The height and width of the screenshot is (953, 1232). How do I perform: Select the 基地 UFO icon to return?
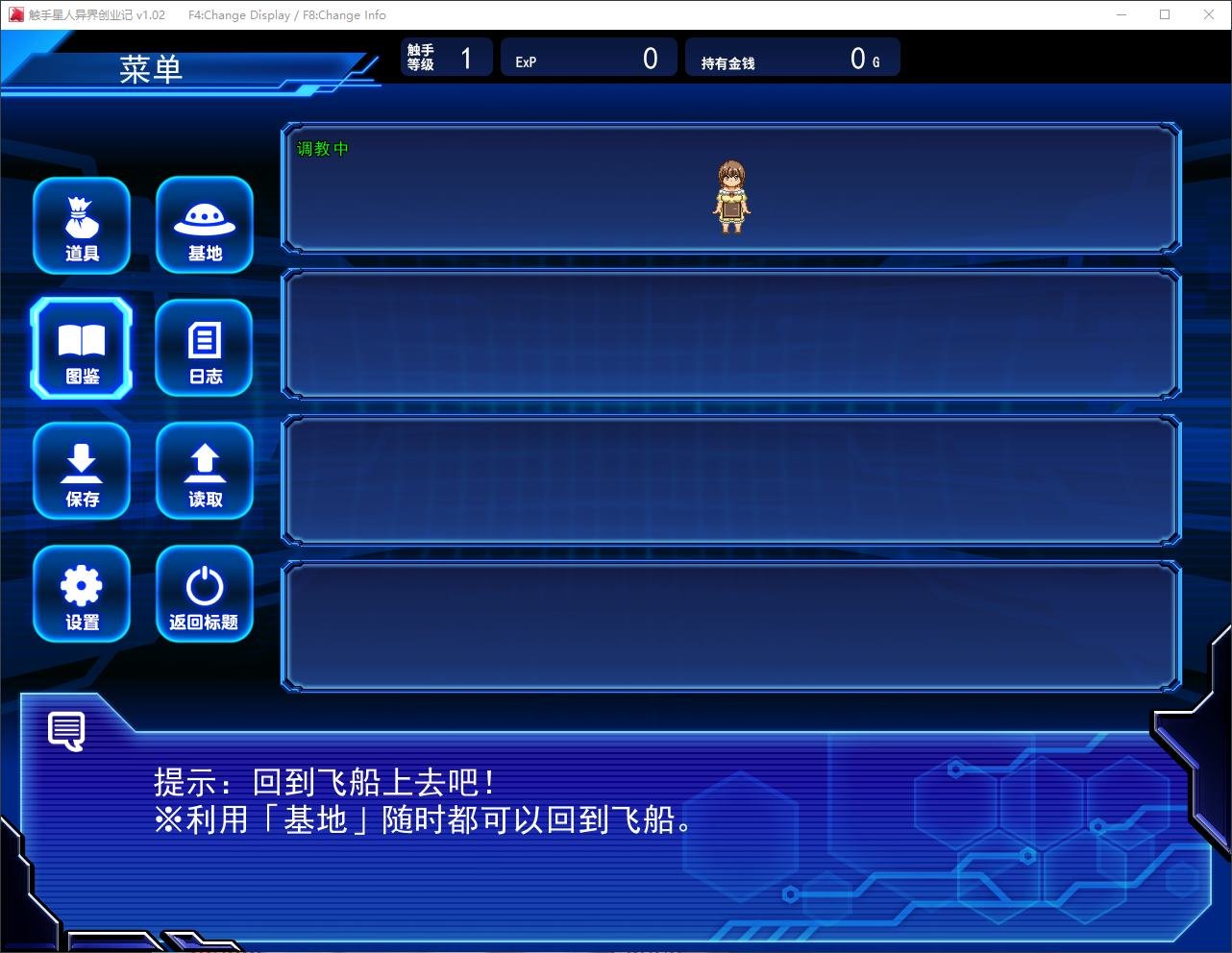[x=205, y=226]
